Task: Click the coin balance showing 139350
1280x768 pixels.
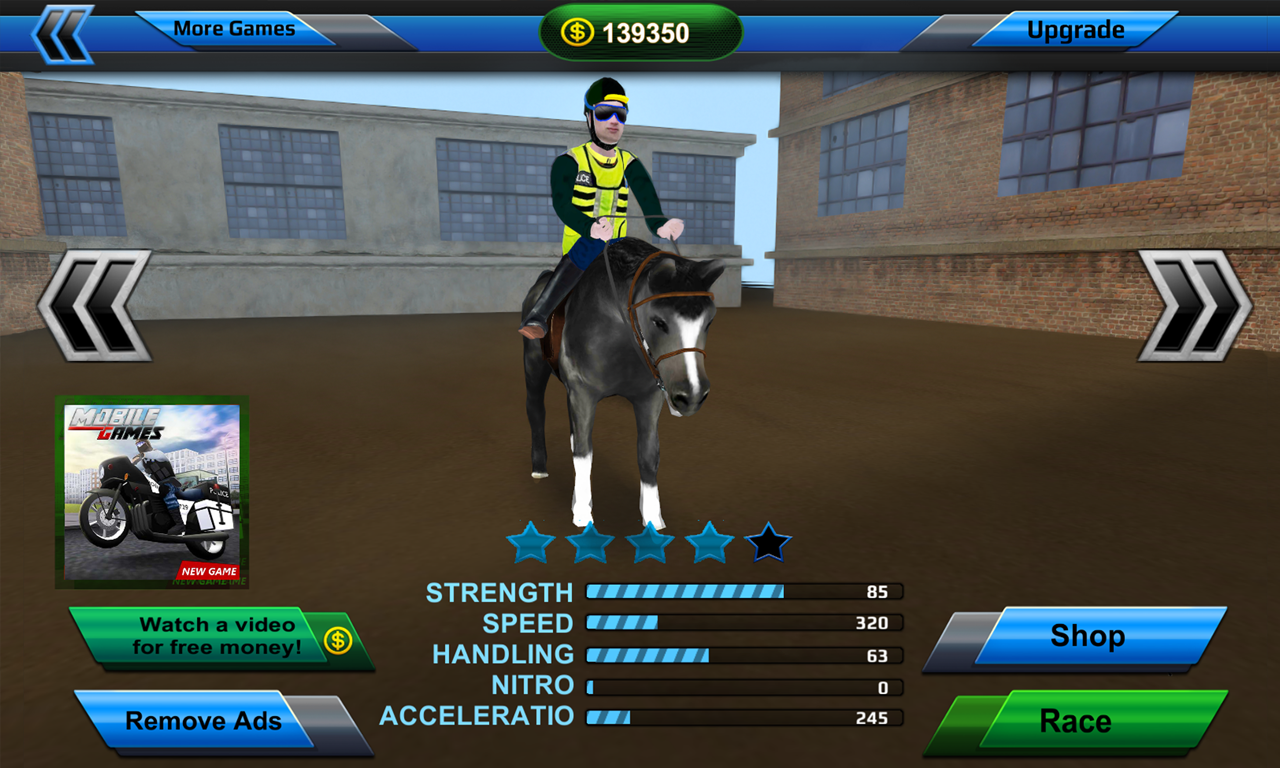Action: point(640,30)
